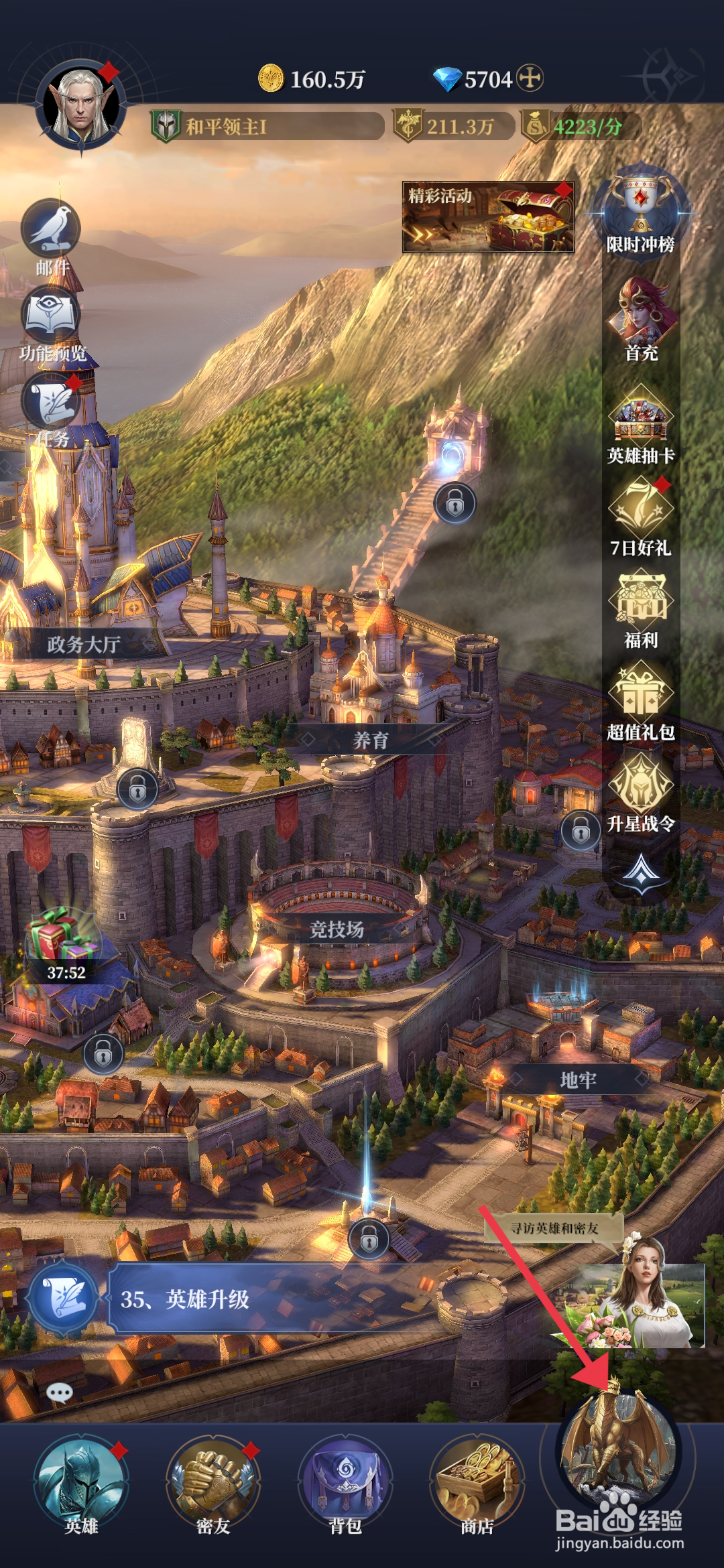The image size is (724, 1568).
Task: Open the chat bubble icon
Action: point(60,1394)
